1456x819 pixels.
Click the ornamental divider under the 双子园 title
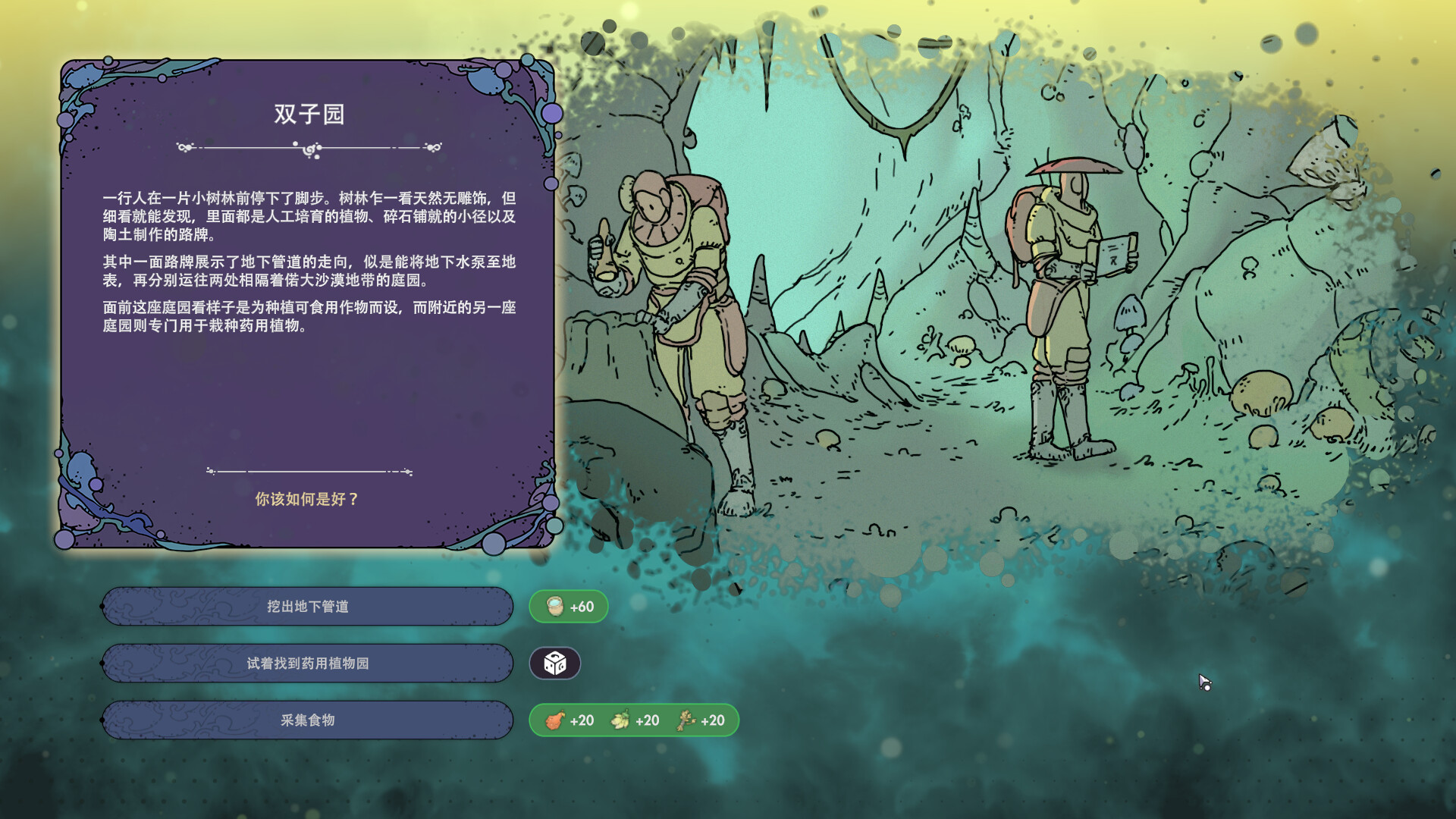(x=309, y=149)
